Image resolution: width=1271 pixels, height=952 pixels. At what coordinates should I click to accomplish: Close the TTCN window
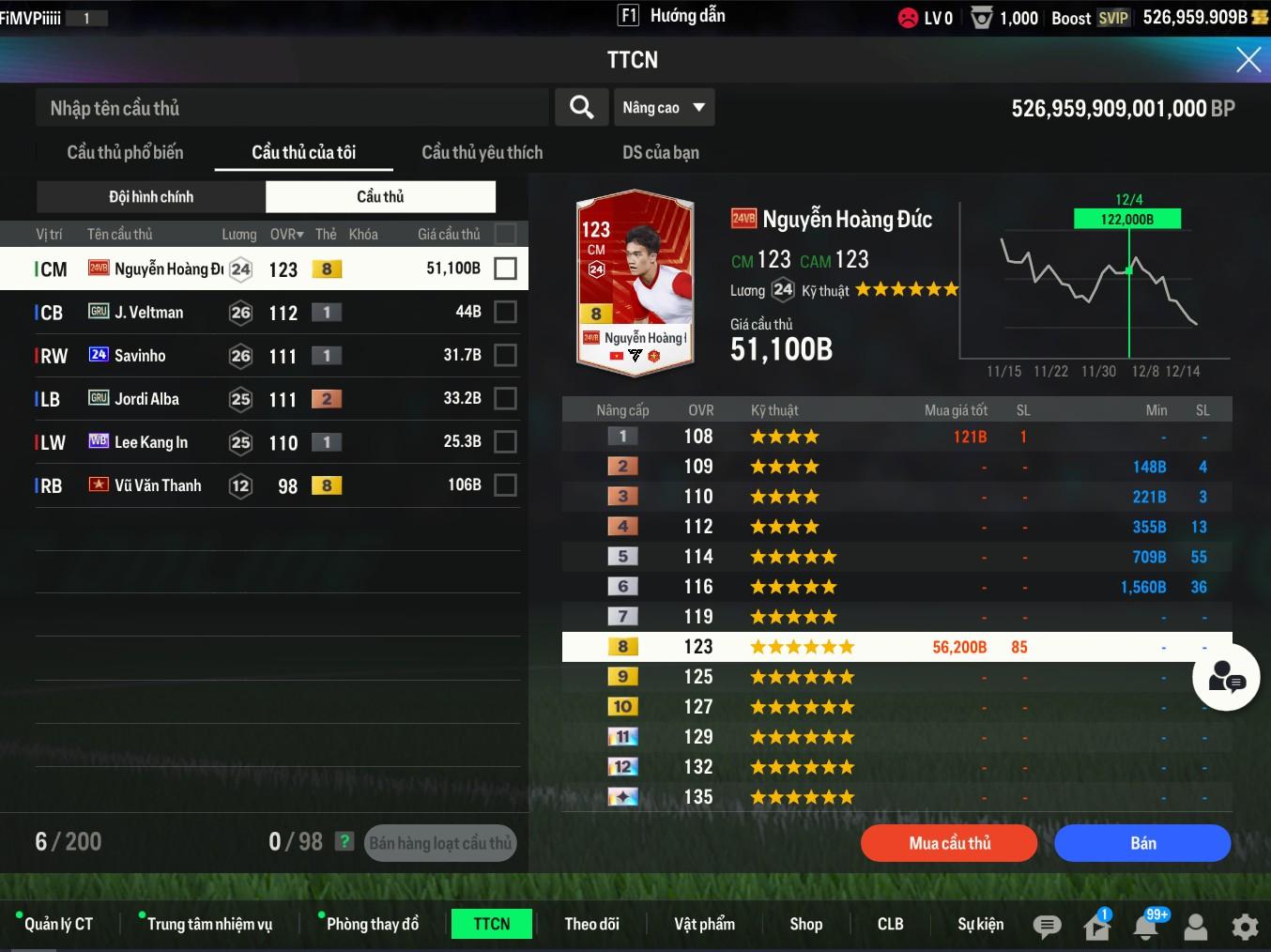[1248, 60]
